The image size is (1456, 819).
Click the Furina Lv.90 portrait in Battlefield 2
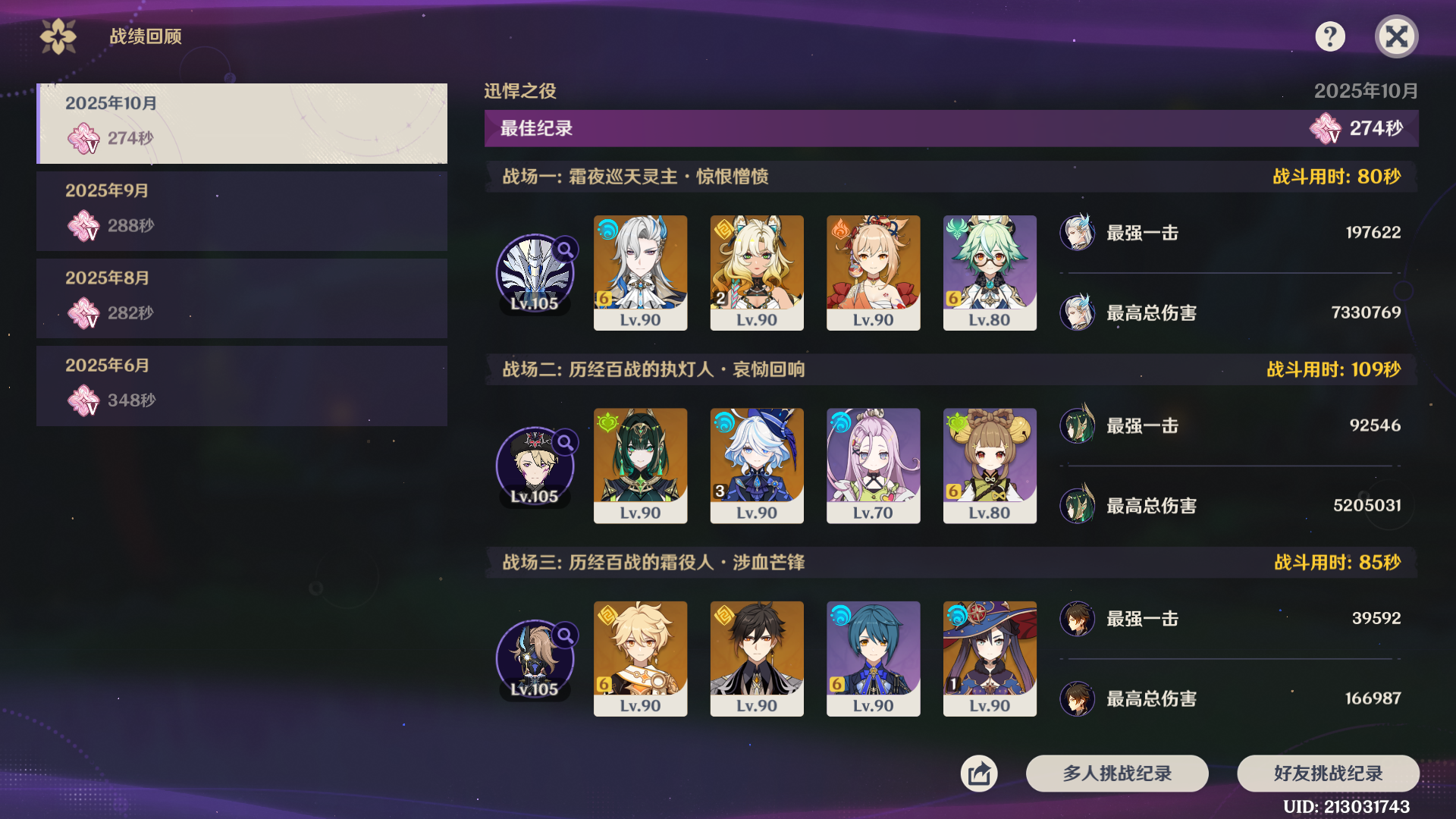pos(757,464)
